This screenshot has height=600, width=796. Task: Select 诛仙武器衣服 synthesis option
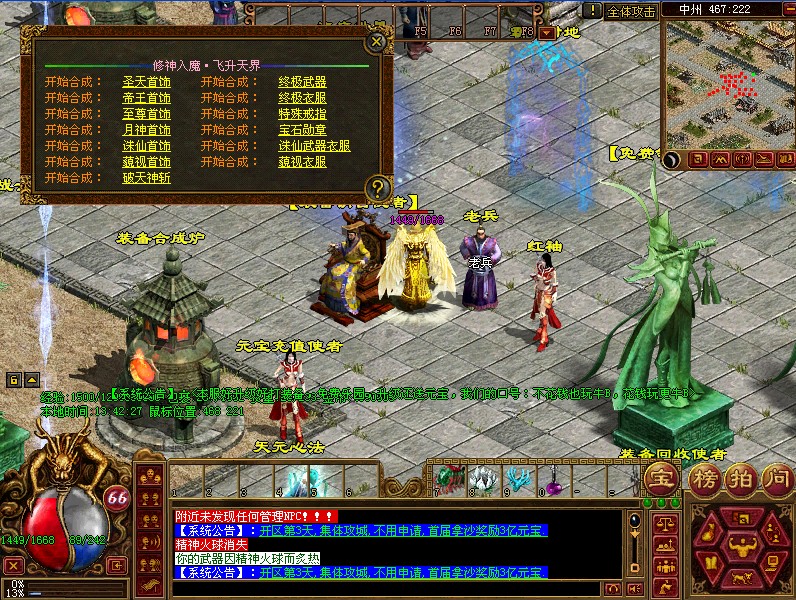pos(314,146)
